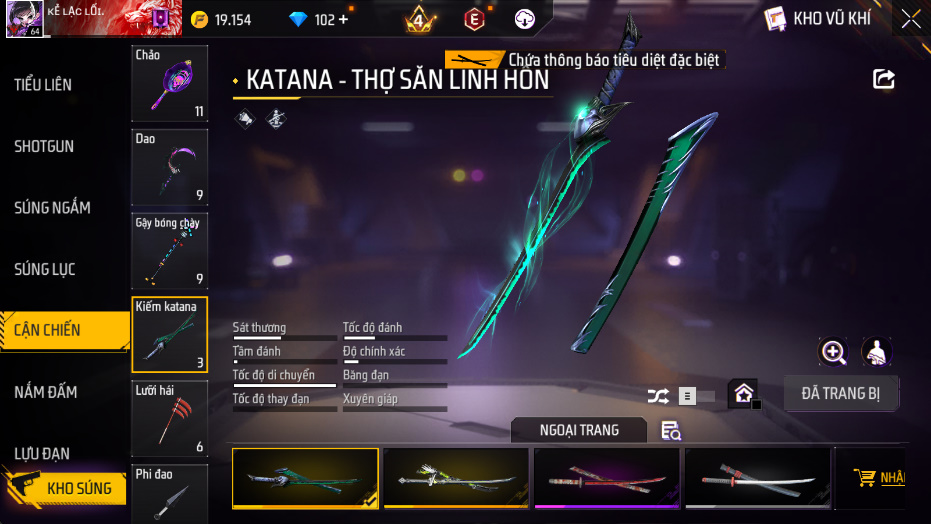Select the Lưỡi hái weapon
This screenshot has width=931, height=524.
click(x=169, y=418)
